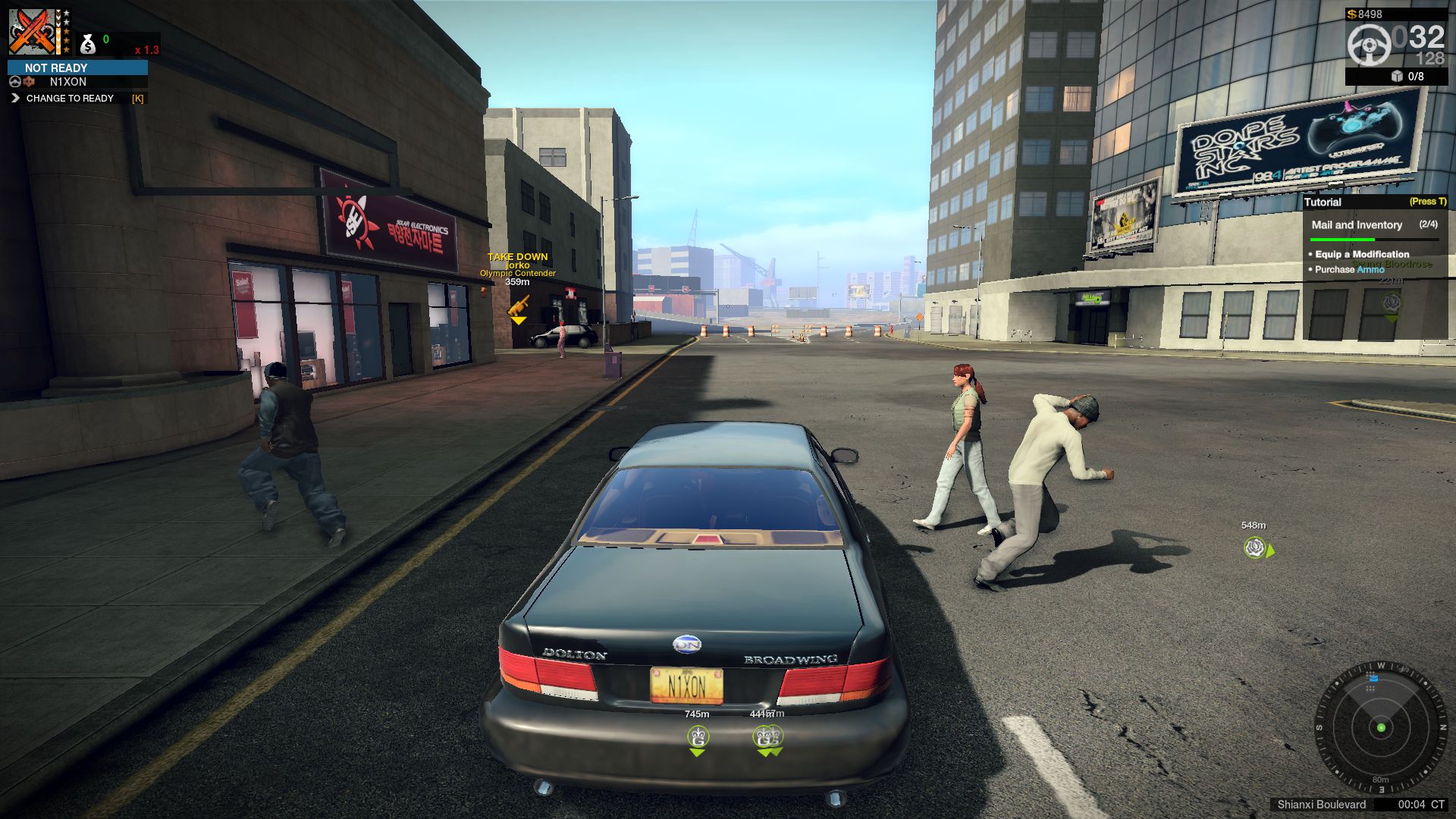
Task: Click the Shianxi Boulevard location label
Action: pyautogui.click(x=1321, y=805)
